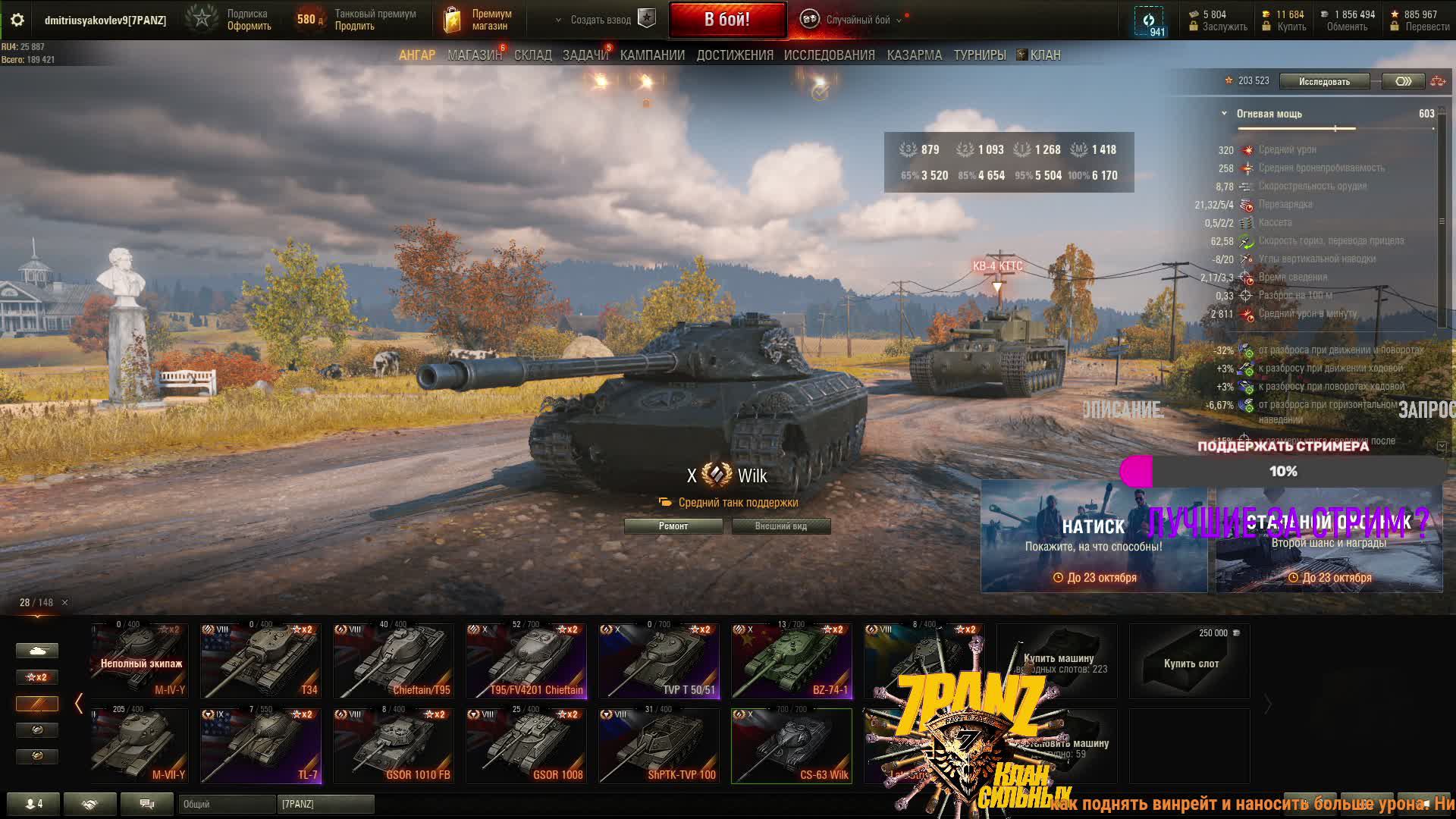Image resolution: width=1456 pixels, height=819 pixels.
Task: Buy a new slot via Купить слот
Action: (1190, 661)
